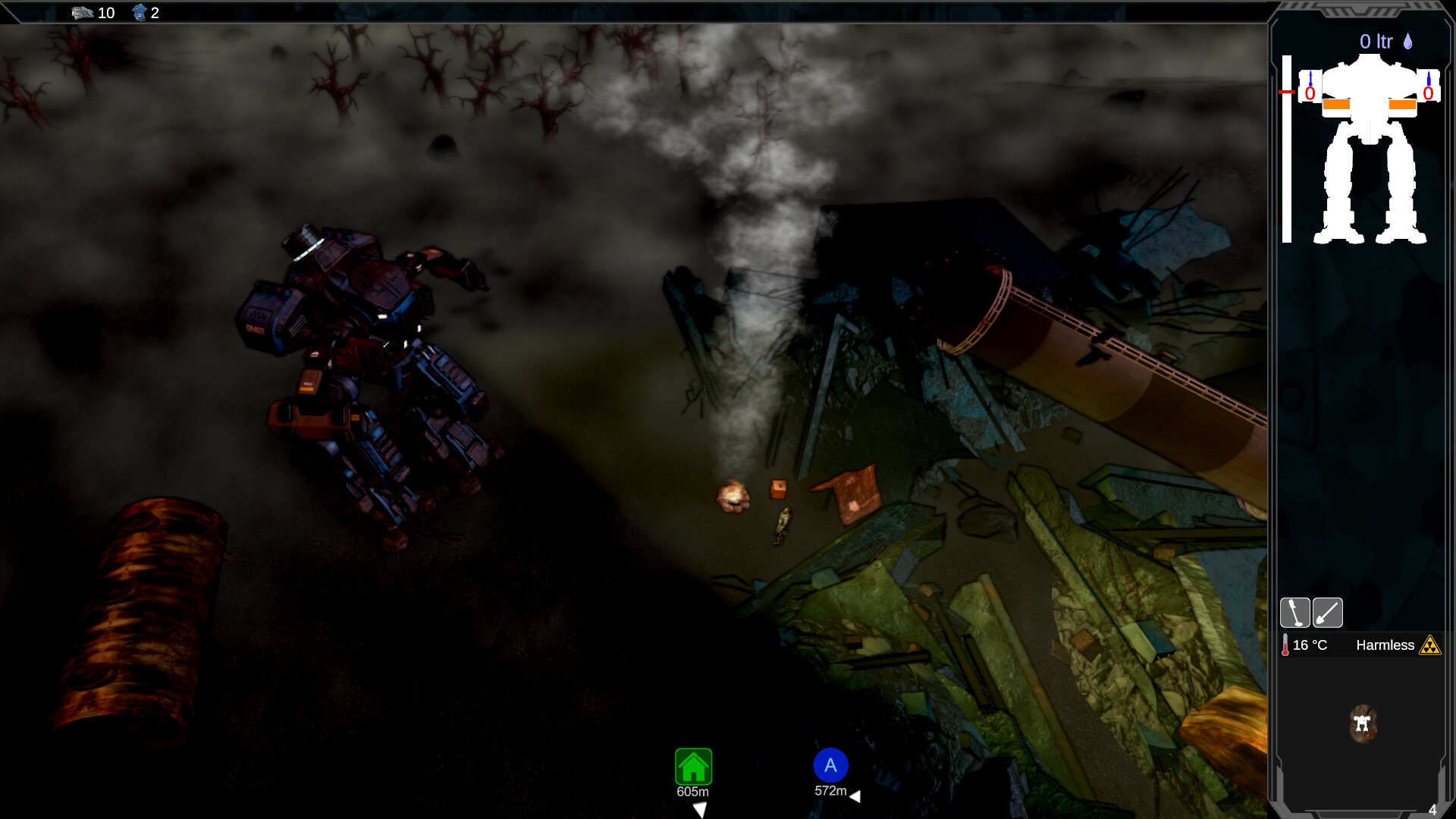Click the thermometer icon beside 16 °C
The image size is (1456, 819).
tap(1285, 645)
